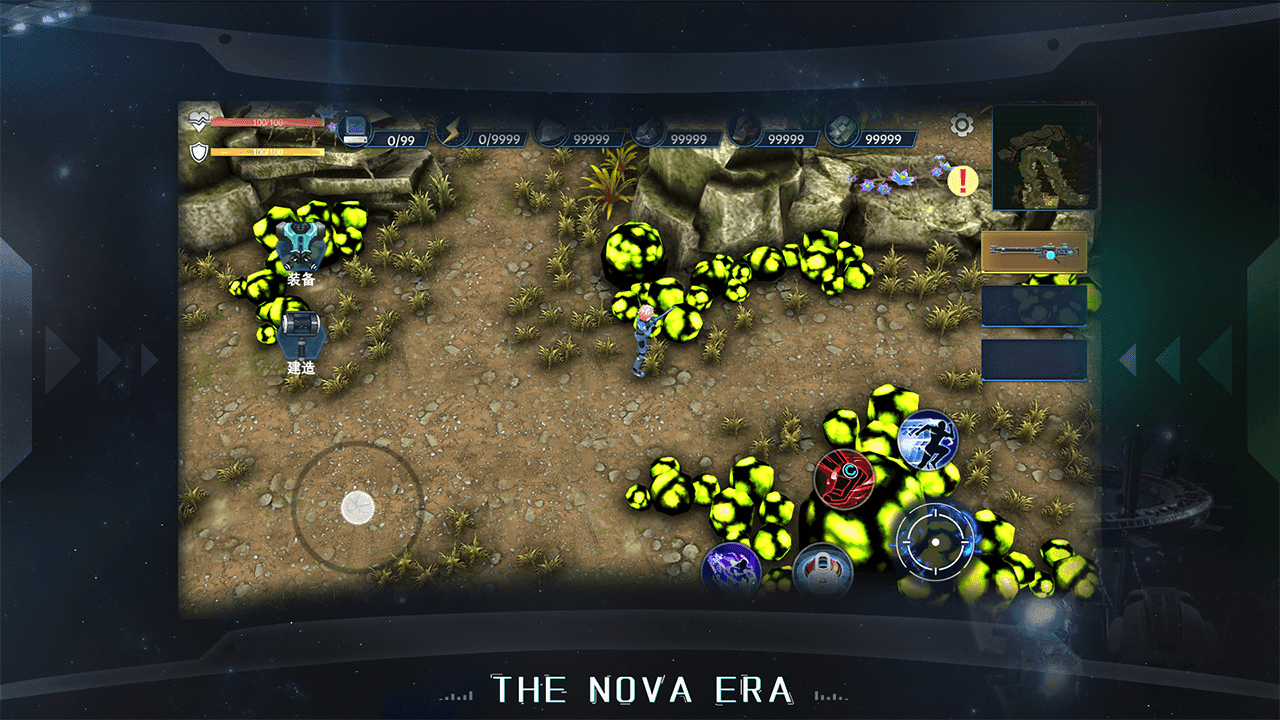Screen dimensions: 1280x720
Task: Open the 装备 equipment menu
Action: pyautogui.click(x=300, y=247)
